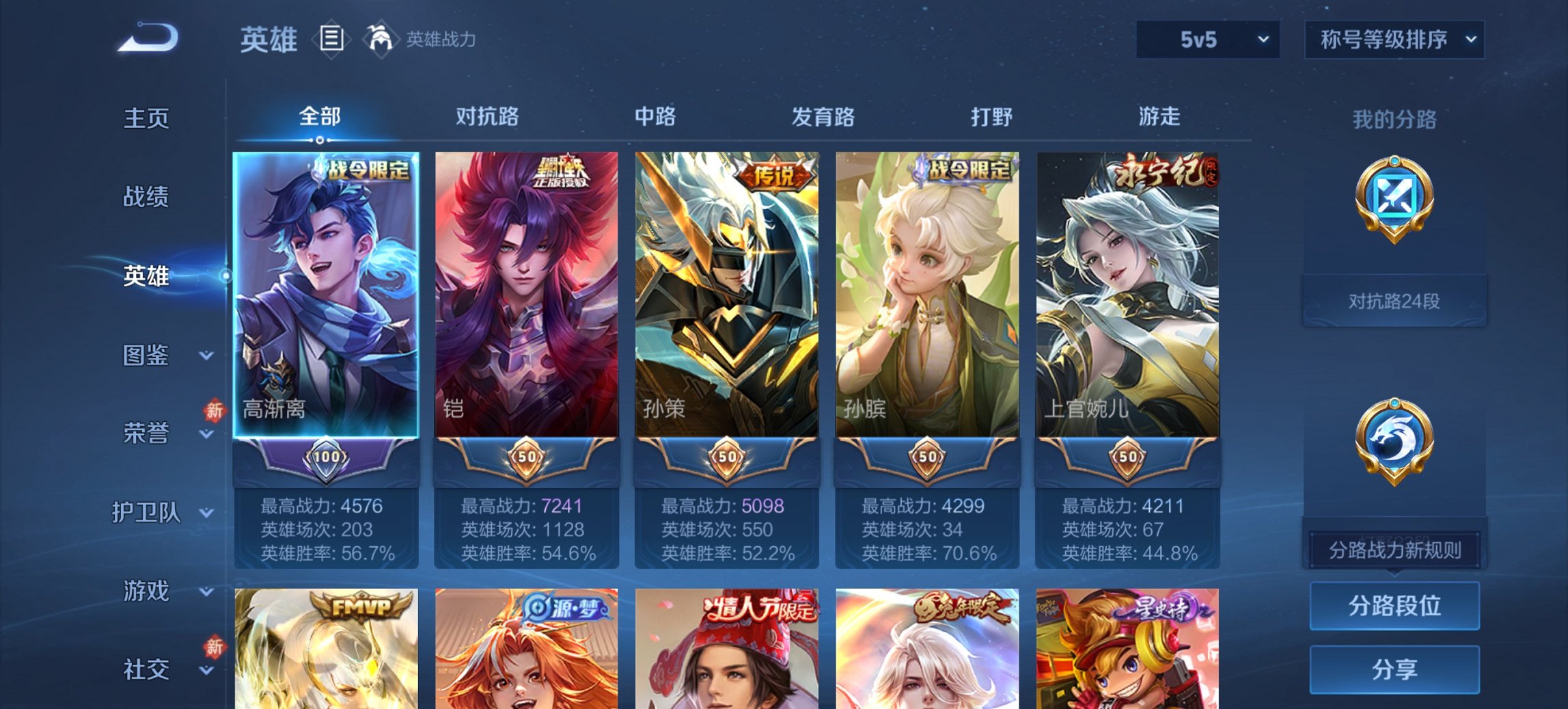Open the hero list icon beside the 英雄 title

tap(333, 40)
